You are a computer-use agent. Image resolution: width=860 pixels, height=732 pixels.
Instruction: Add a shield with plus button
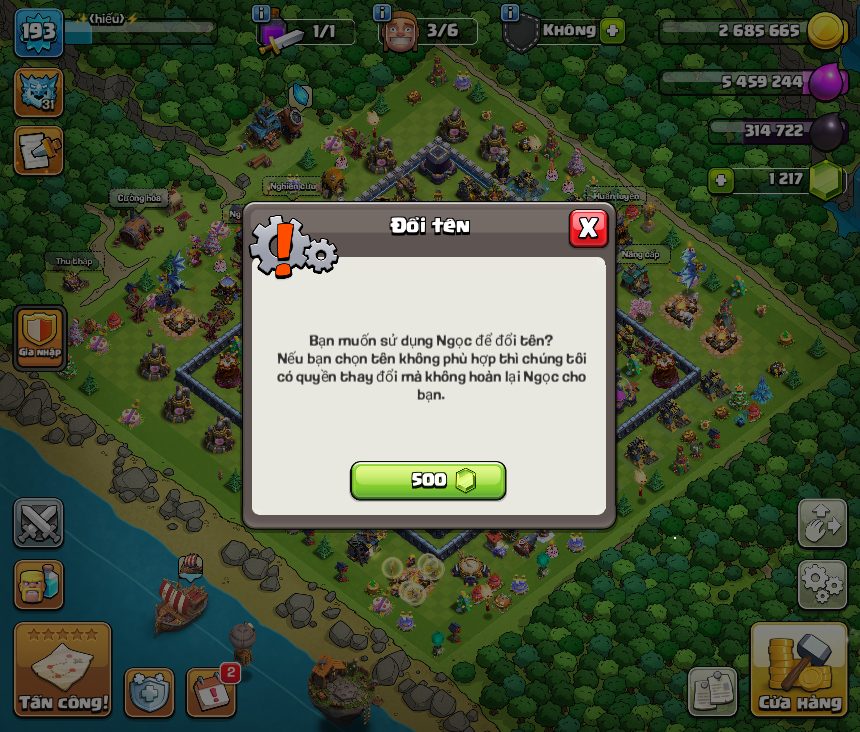[x=612, y=31]
